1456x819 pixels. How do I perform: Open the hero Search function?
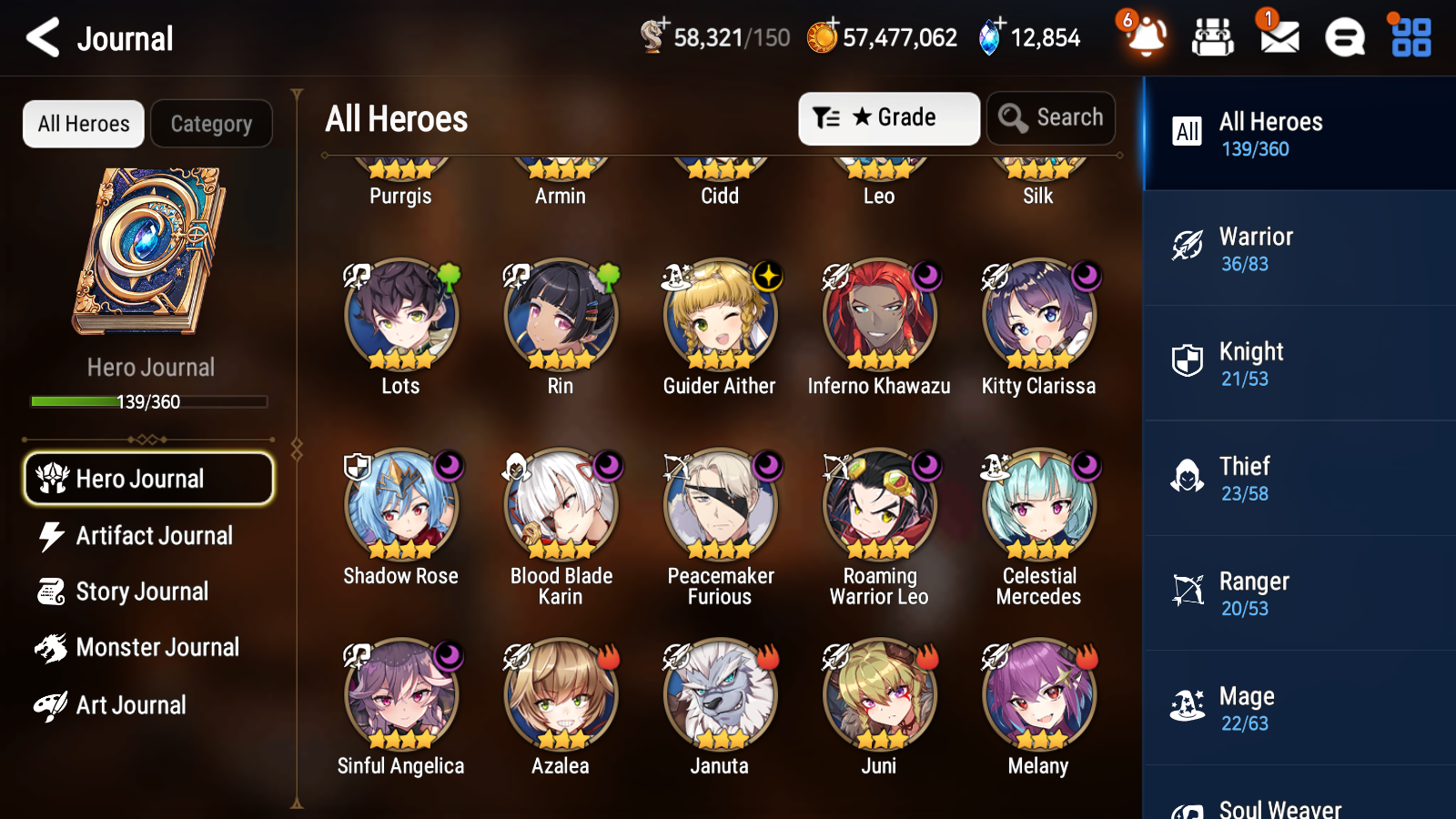[1050, 117]
